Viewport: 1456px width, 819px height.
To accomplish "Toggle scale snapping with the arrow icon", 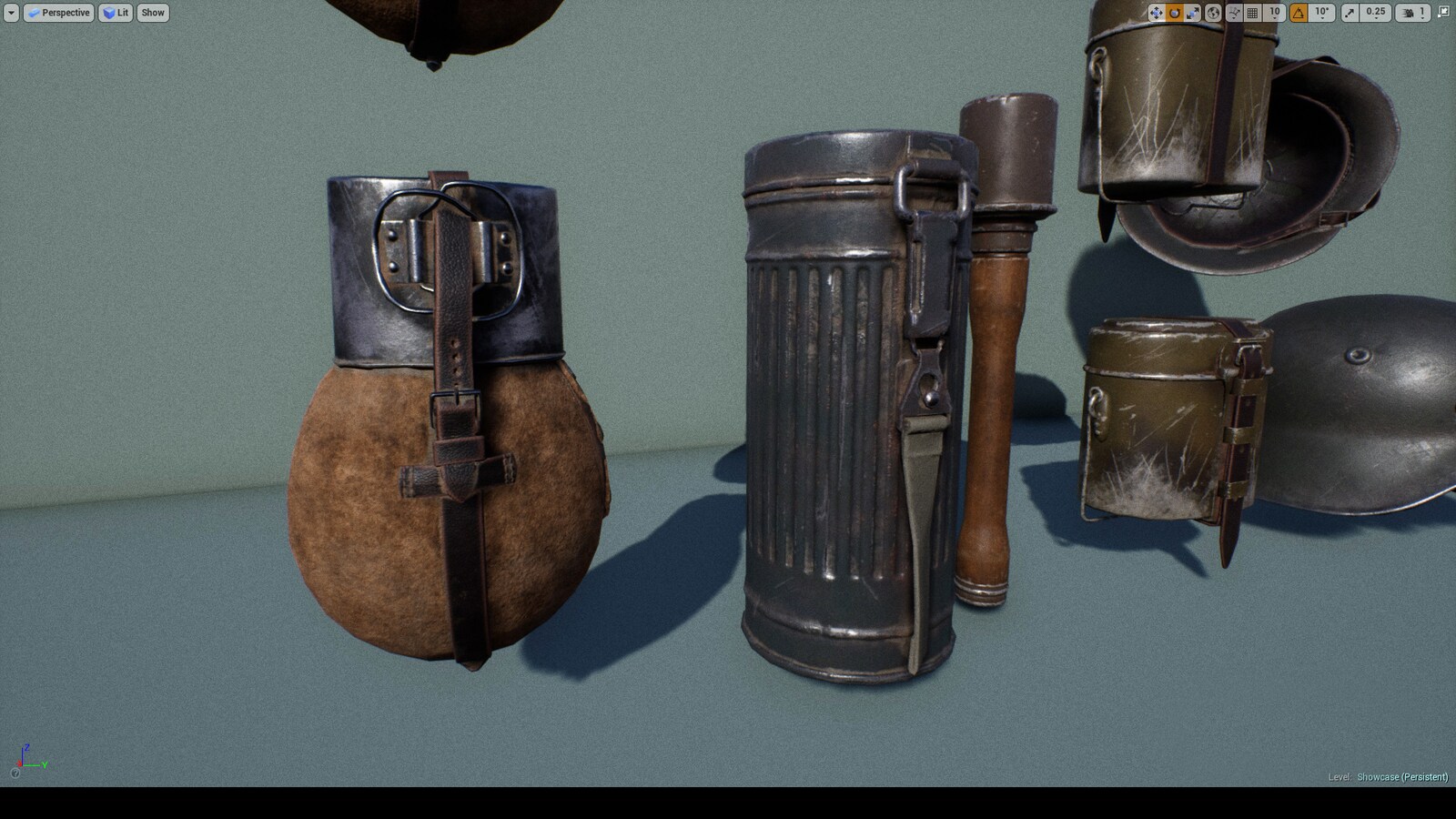I will pos(1349,12).
